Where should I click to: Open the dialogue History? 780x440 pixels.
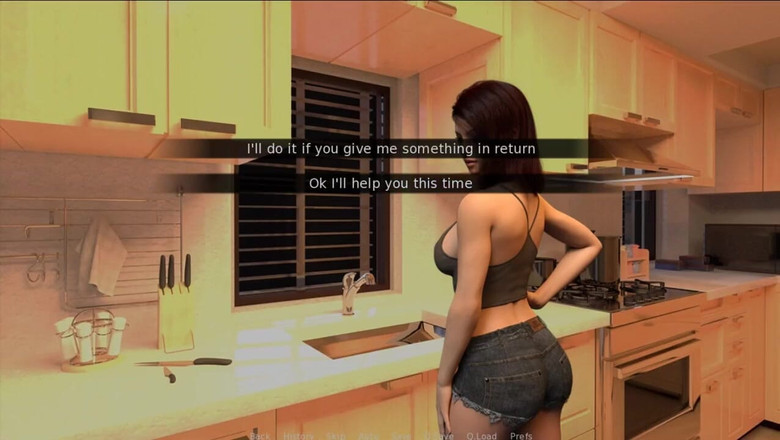coord(297,436)
